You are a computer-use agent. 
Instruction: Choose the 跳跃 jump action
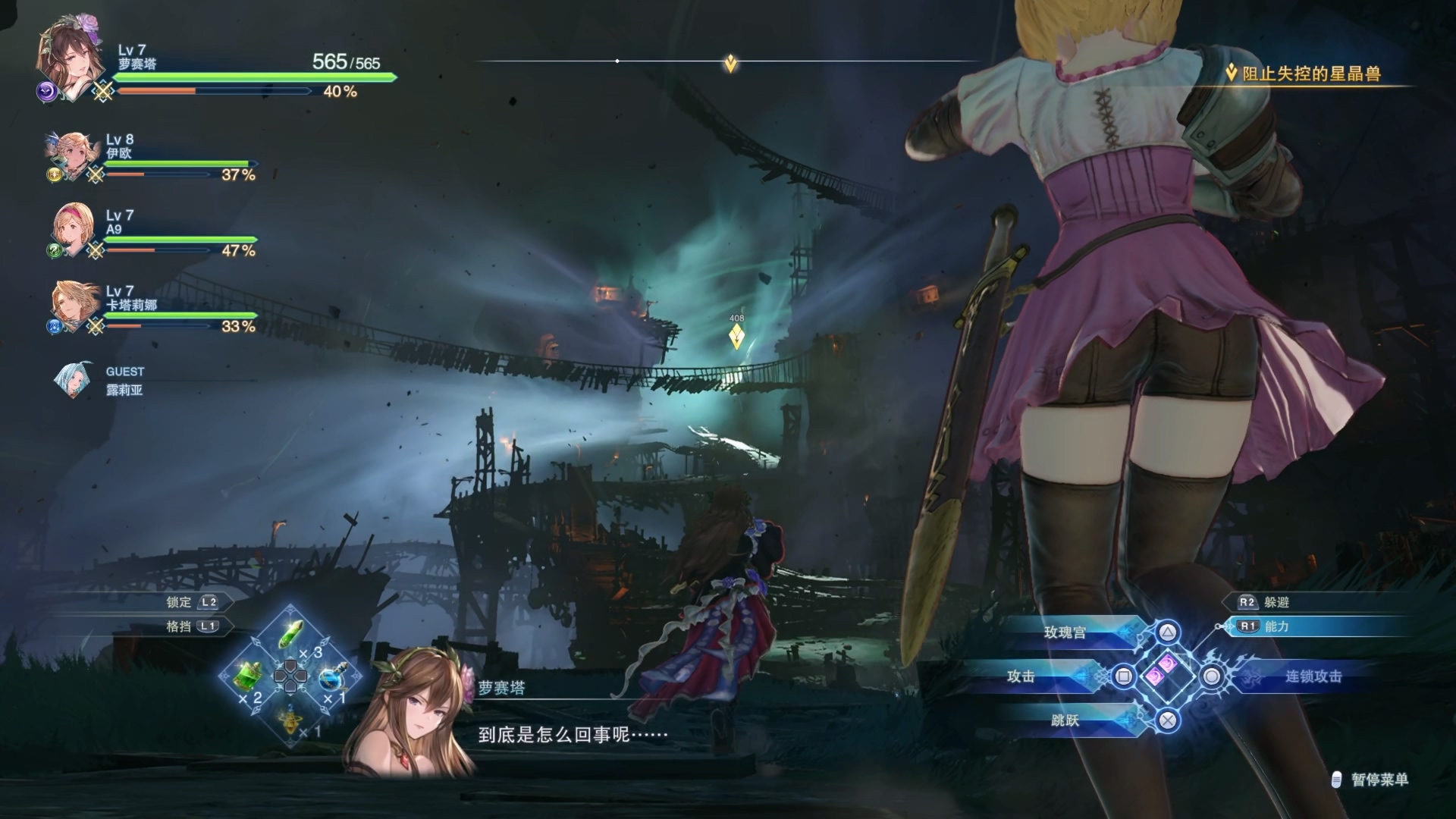tap(1065, 720)
